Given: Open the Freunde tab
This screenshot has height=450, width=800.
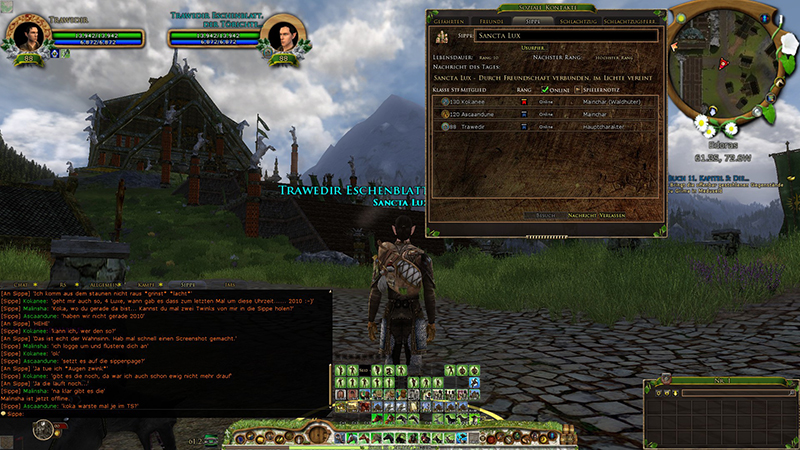Looking at the screenshot, I should click(x=491, y=19).
